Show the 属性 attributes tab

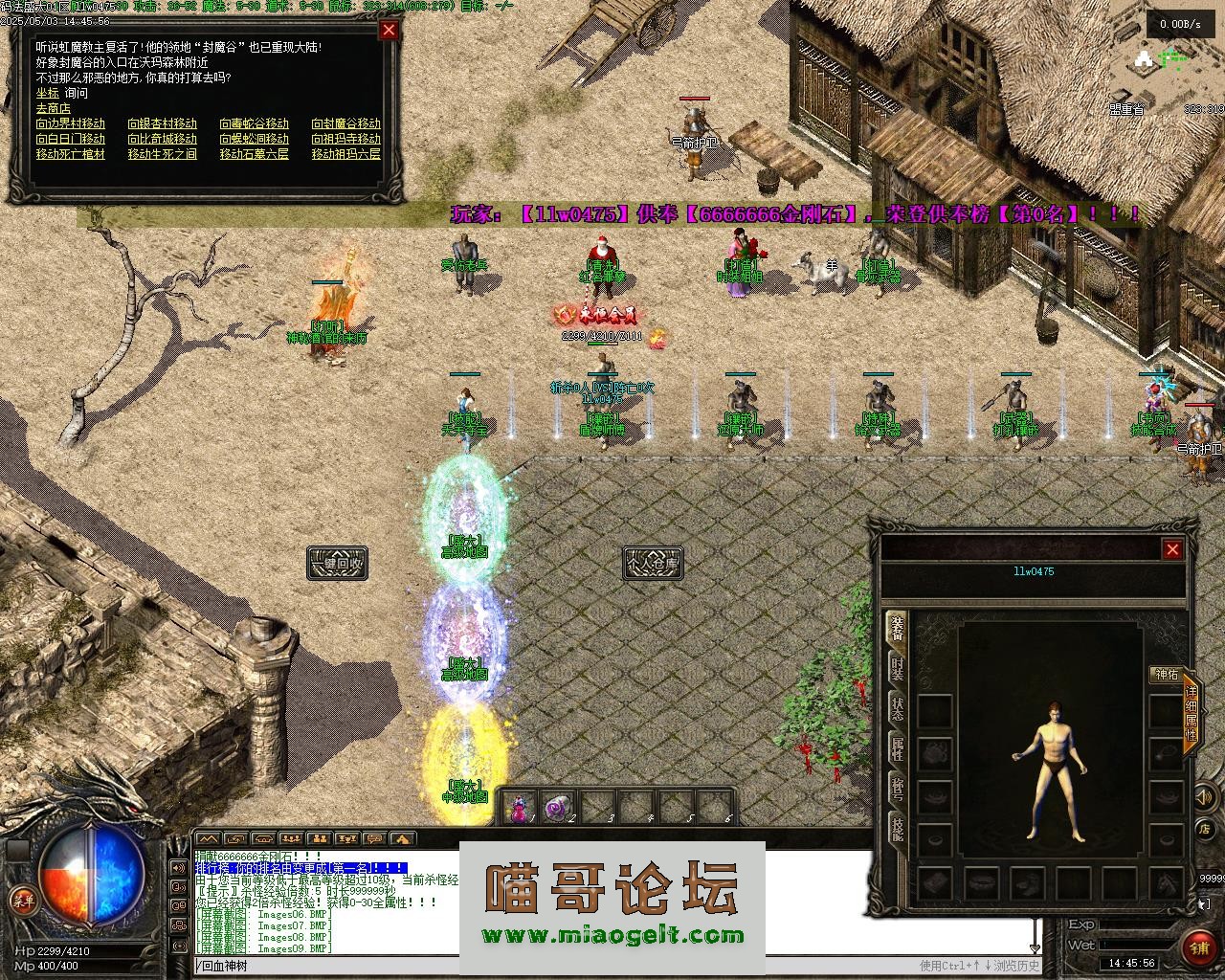pos(897,749)
